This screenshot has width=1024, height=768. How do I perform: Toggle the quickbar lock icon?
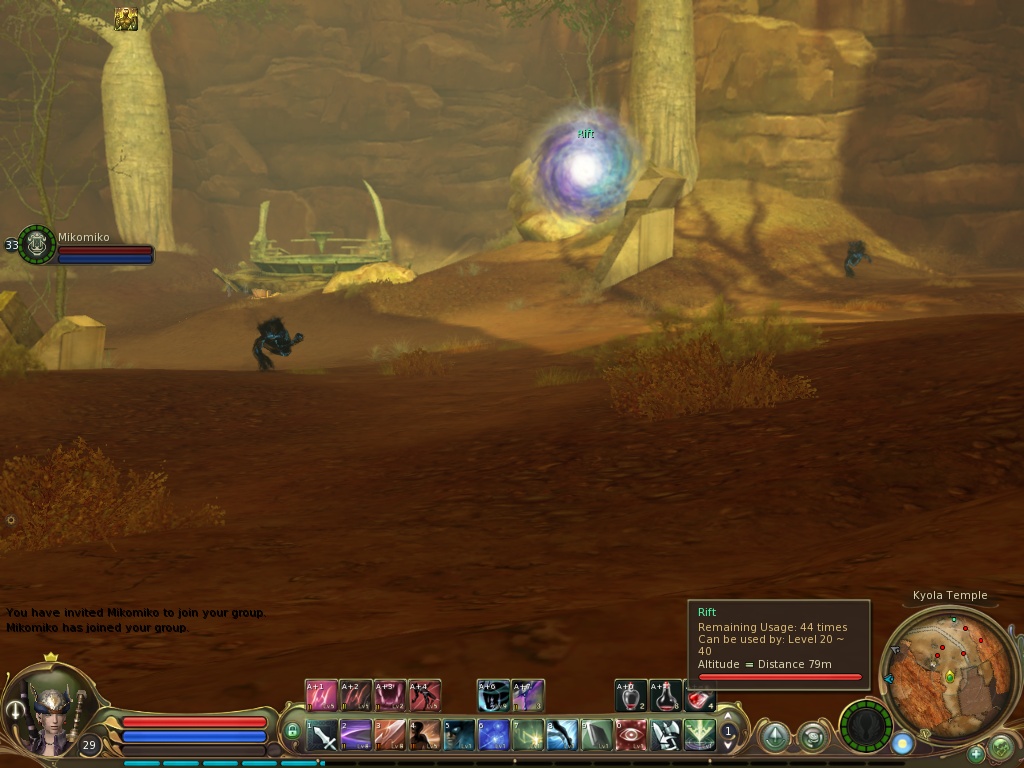(293, 731)
